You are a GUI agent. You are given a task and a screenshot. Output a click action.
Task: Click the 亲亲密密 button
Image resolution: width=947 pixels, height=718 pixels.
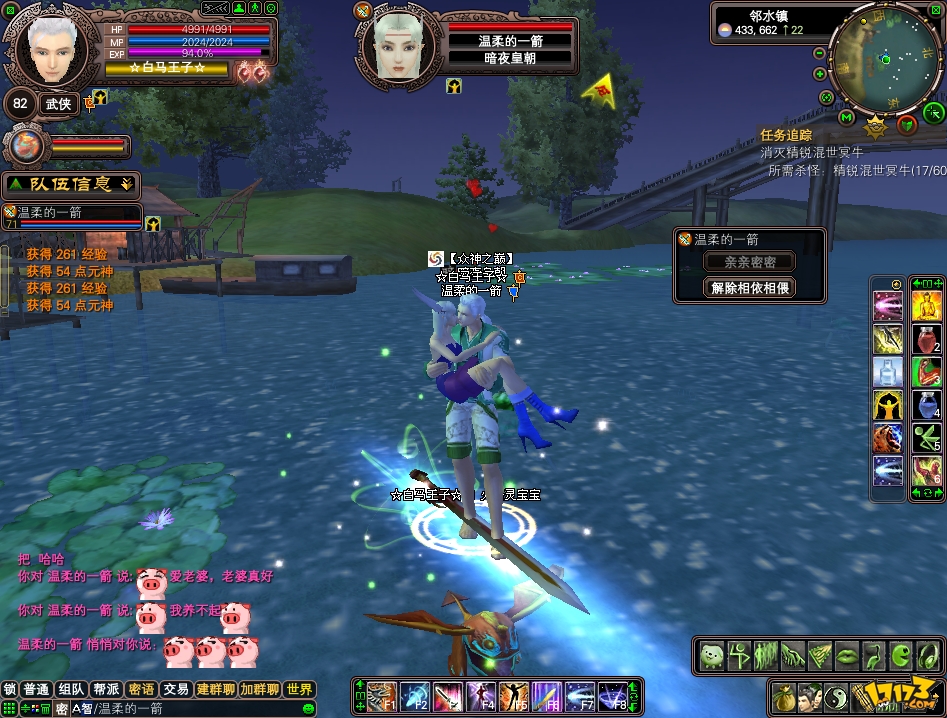(749, 262)
